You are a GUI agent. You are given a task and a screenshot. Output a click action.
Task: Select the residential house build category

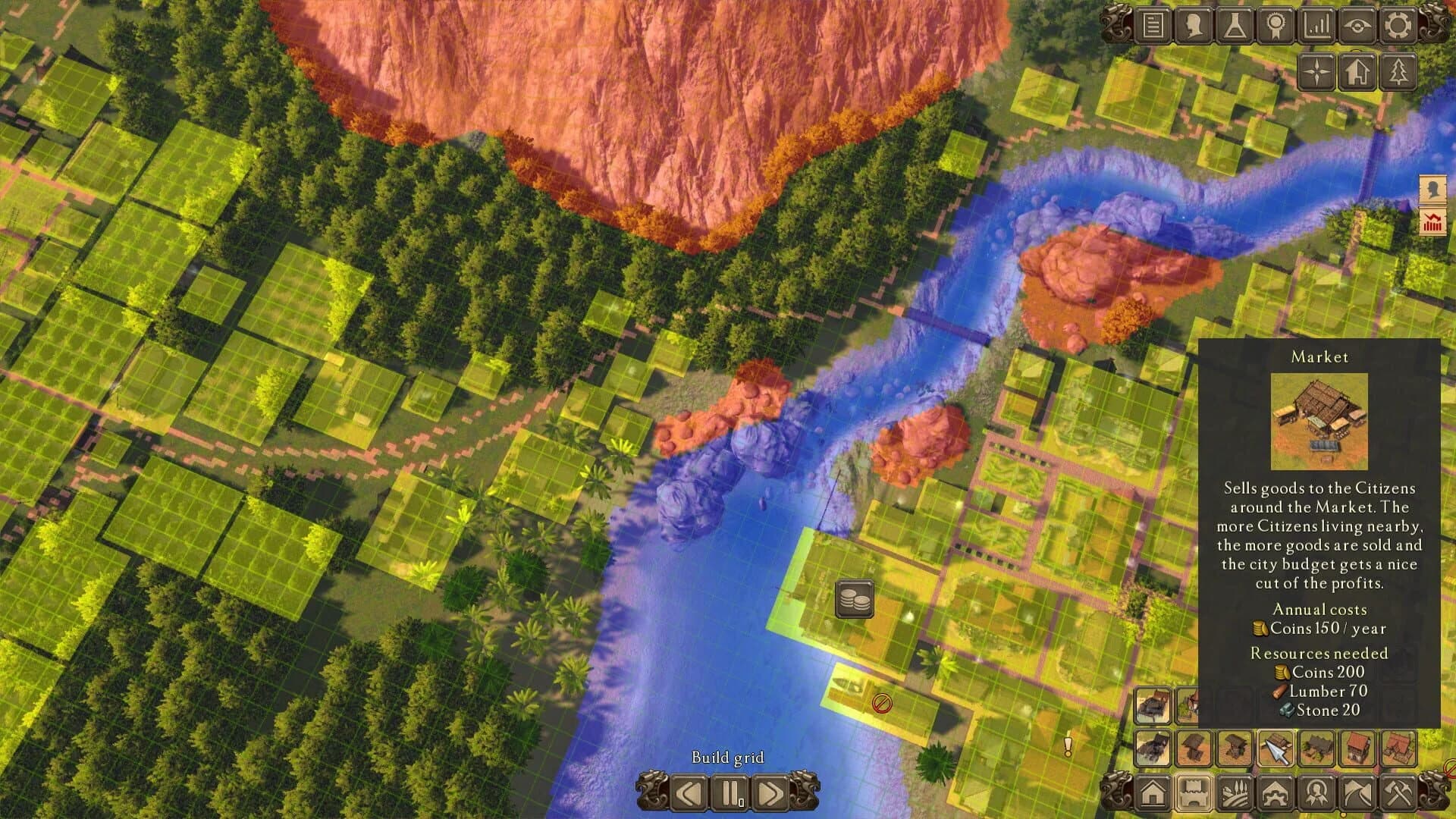point(1153,793)
